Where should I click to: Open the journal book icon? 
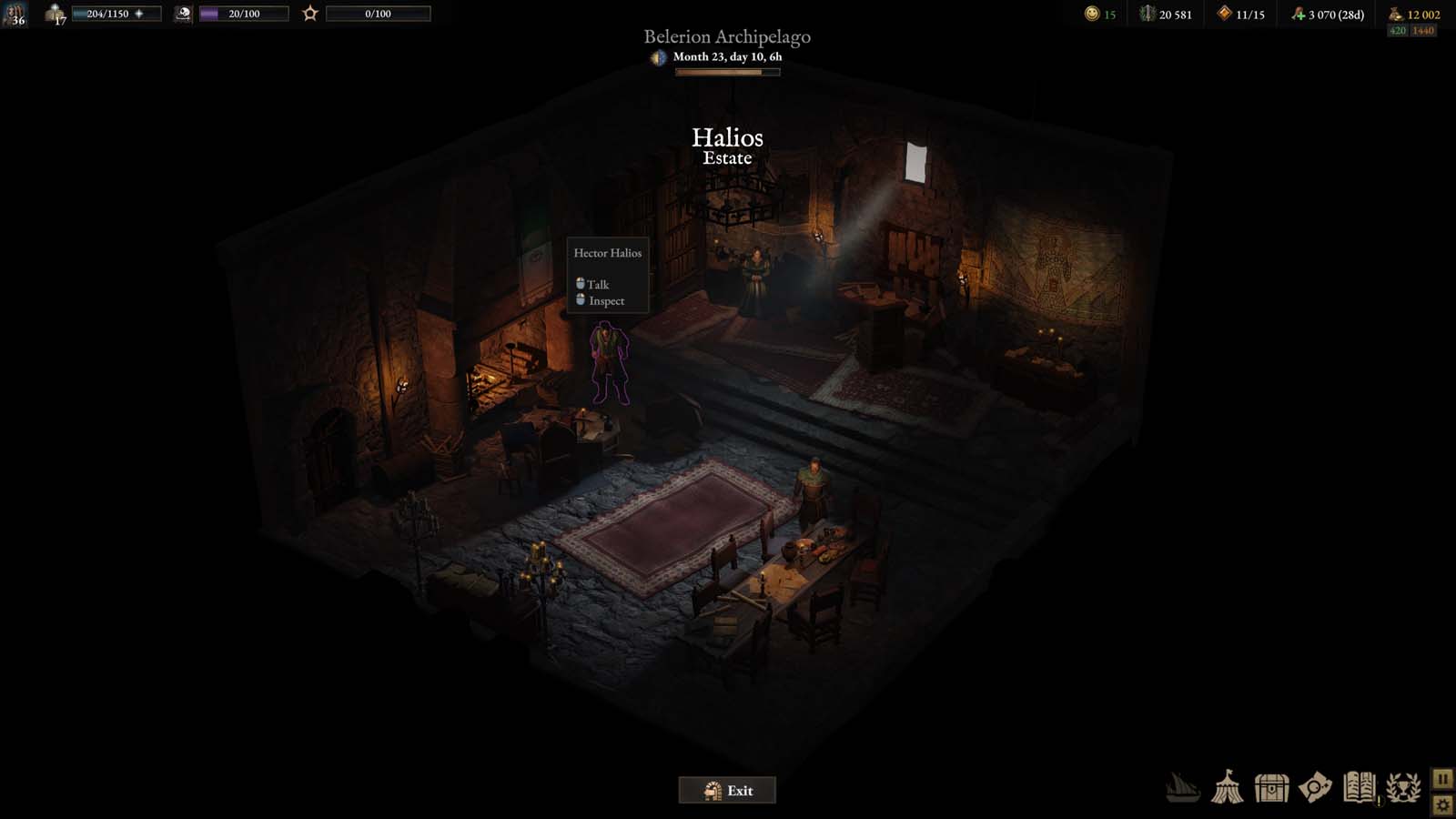1359,787
